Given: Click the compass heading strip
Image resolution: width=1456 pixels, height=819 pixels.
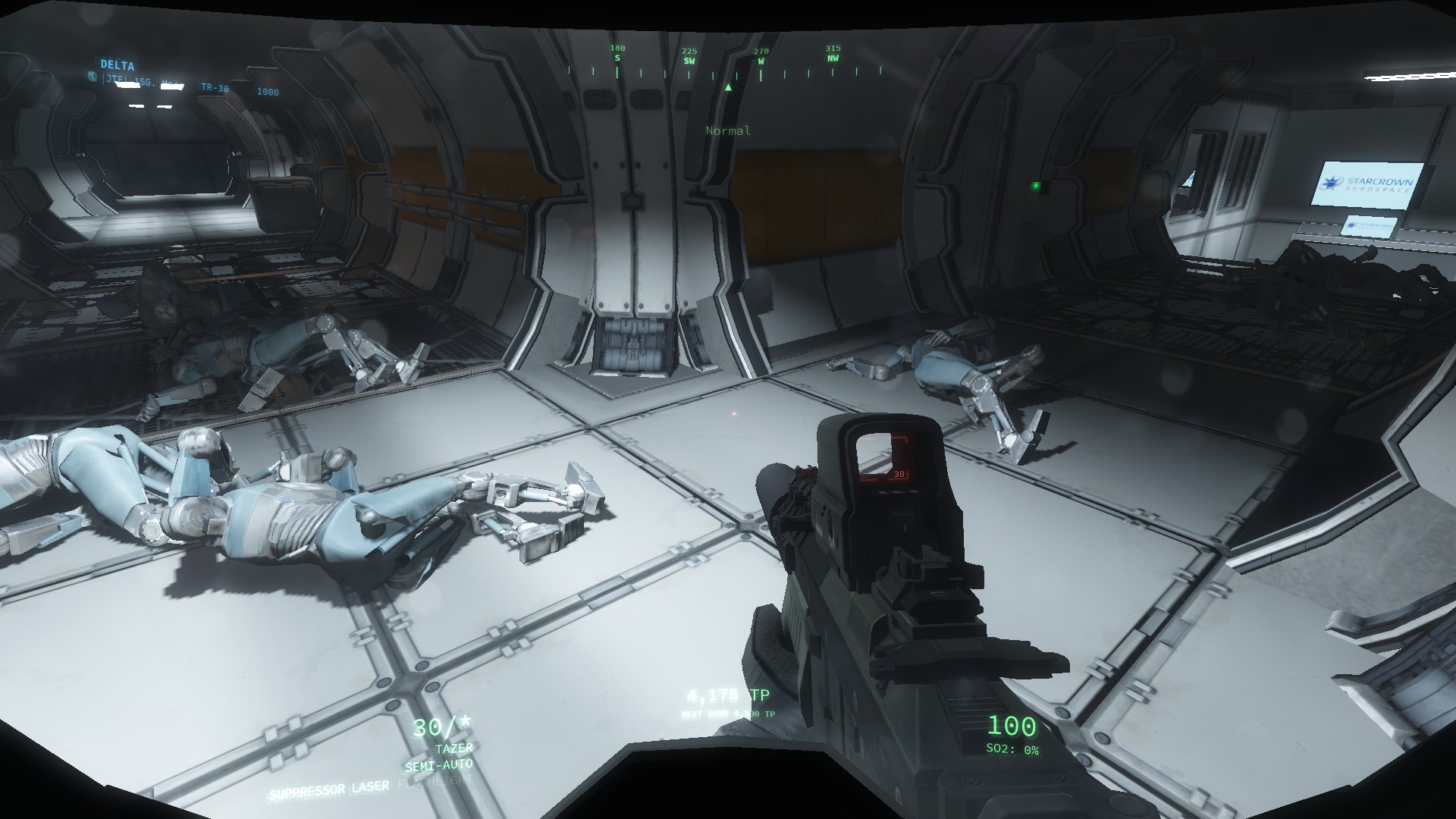Looking at the screenshot, I should [x=726, y=66].
